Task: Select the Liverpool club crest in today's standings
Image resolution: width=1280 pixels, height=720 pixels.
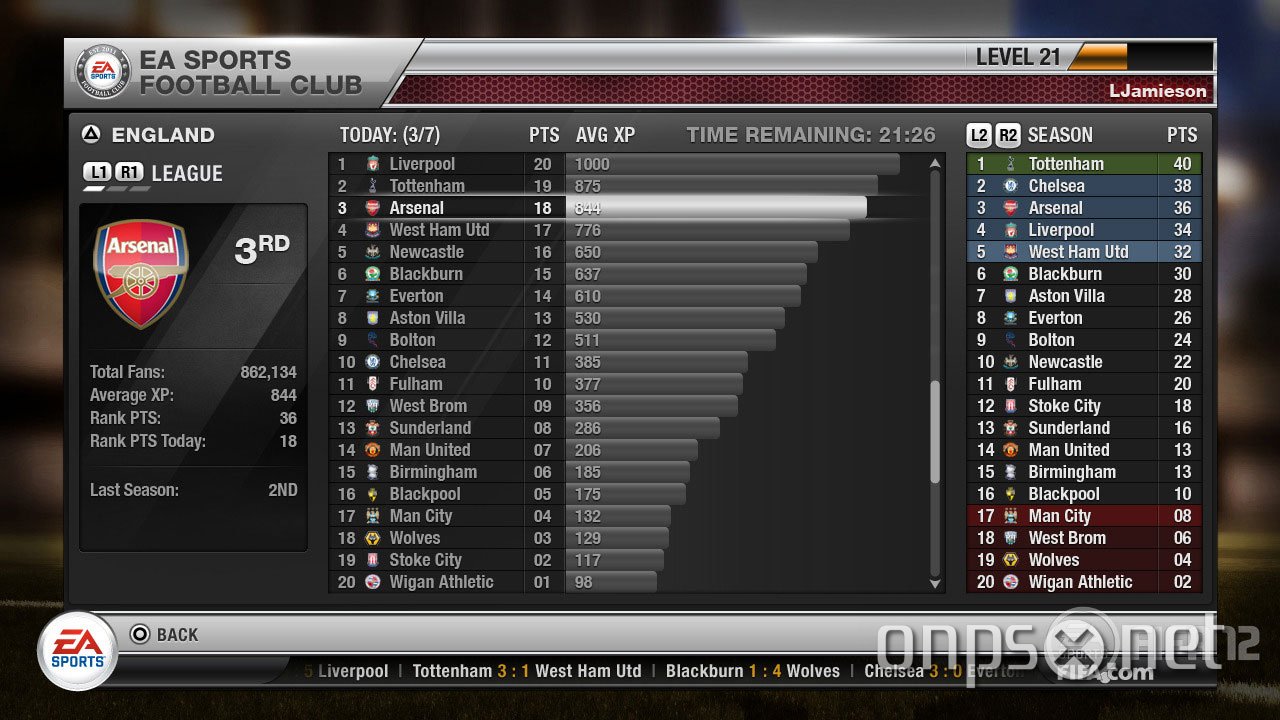Action: (x=371, y=163)
